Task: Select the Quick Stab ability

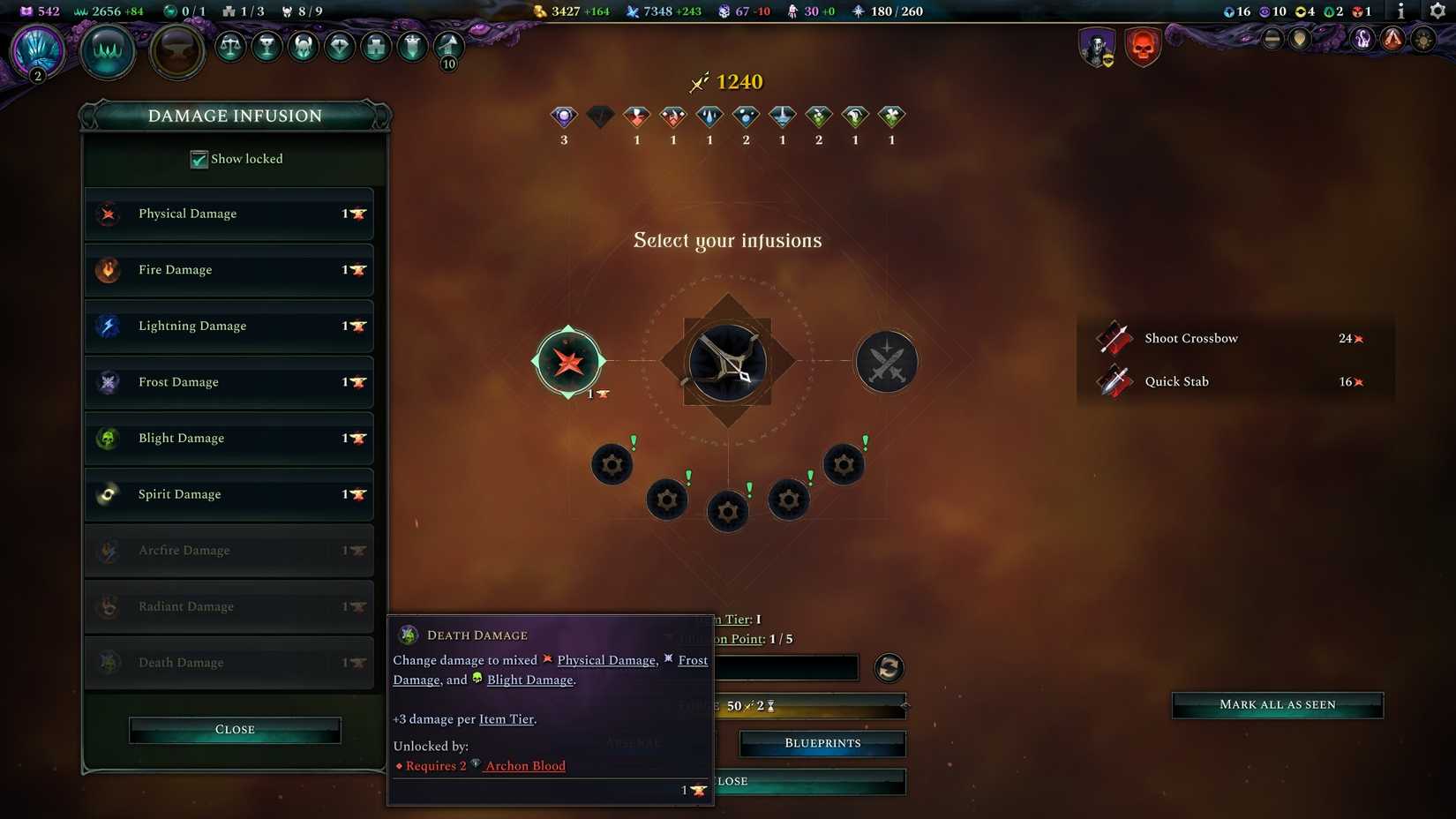Action: click(1177, 381)
